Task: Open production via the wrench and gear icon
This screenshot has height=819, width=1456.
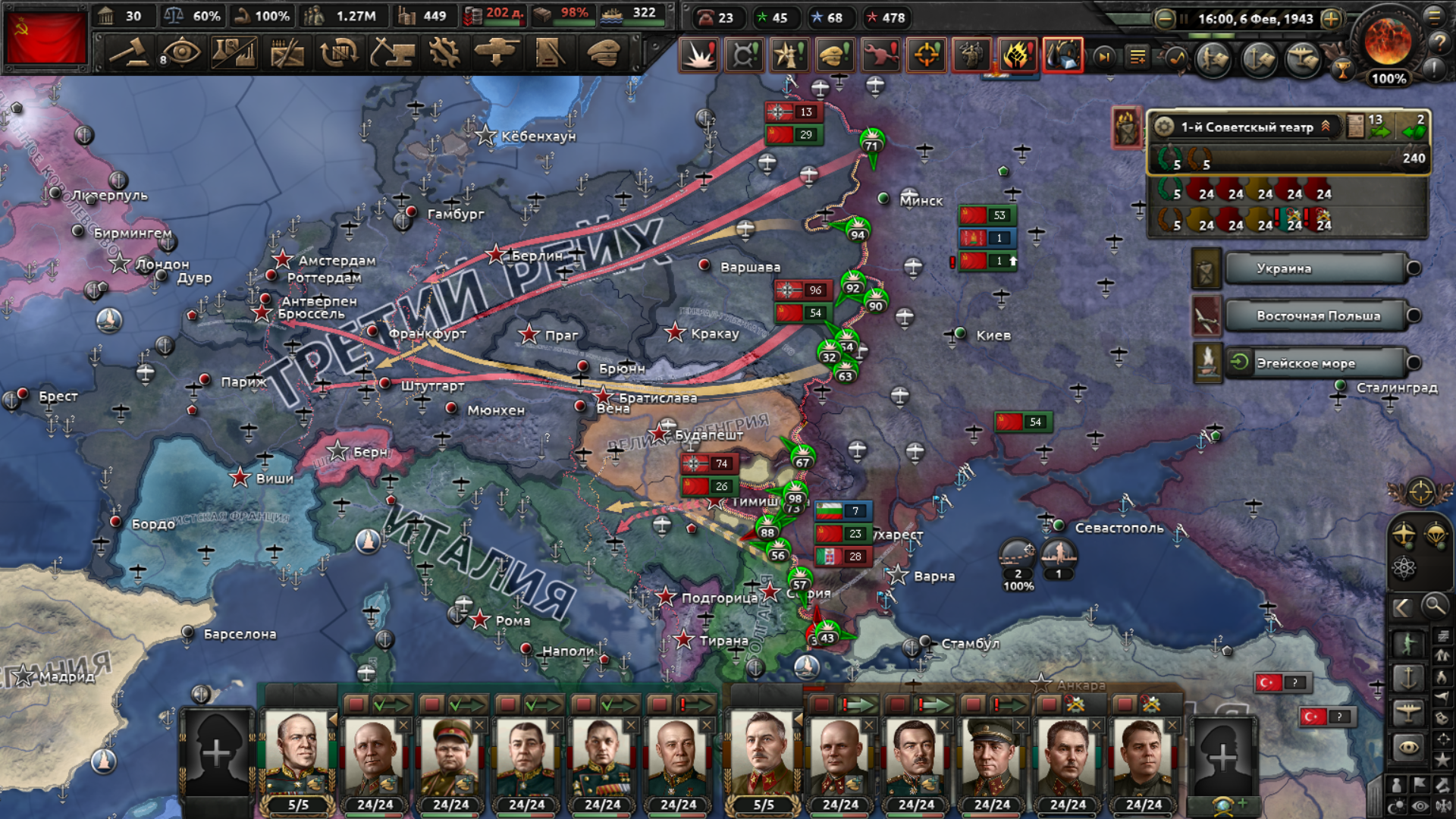Action: (x=444, y=53)
